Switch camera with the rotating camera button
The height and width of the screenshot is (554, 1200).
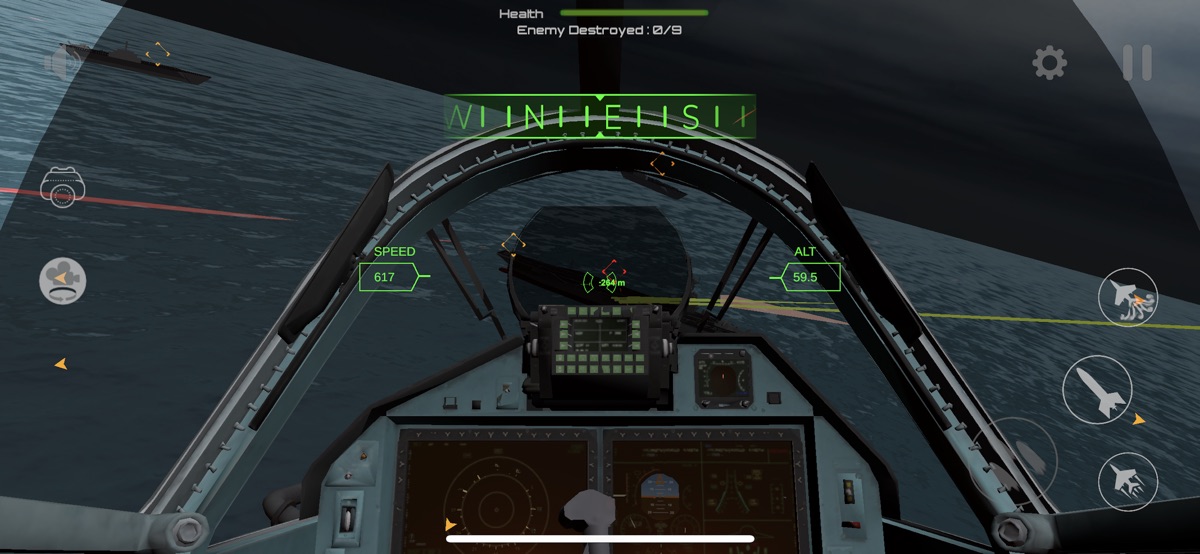tap(62, 279)
